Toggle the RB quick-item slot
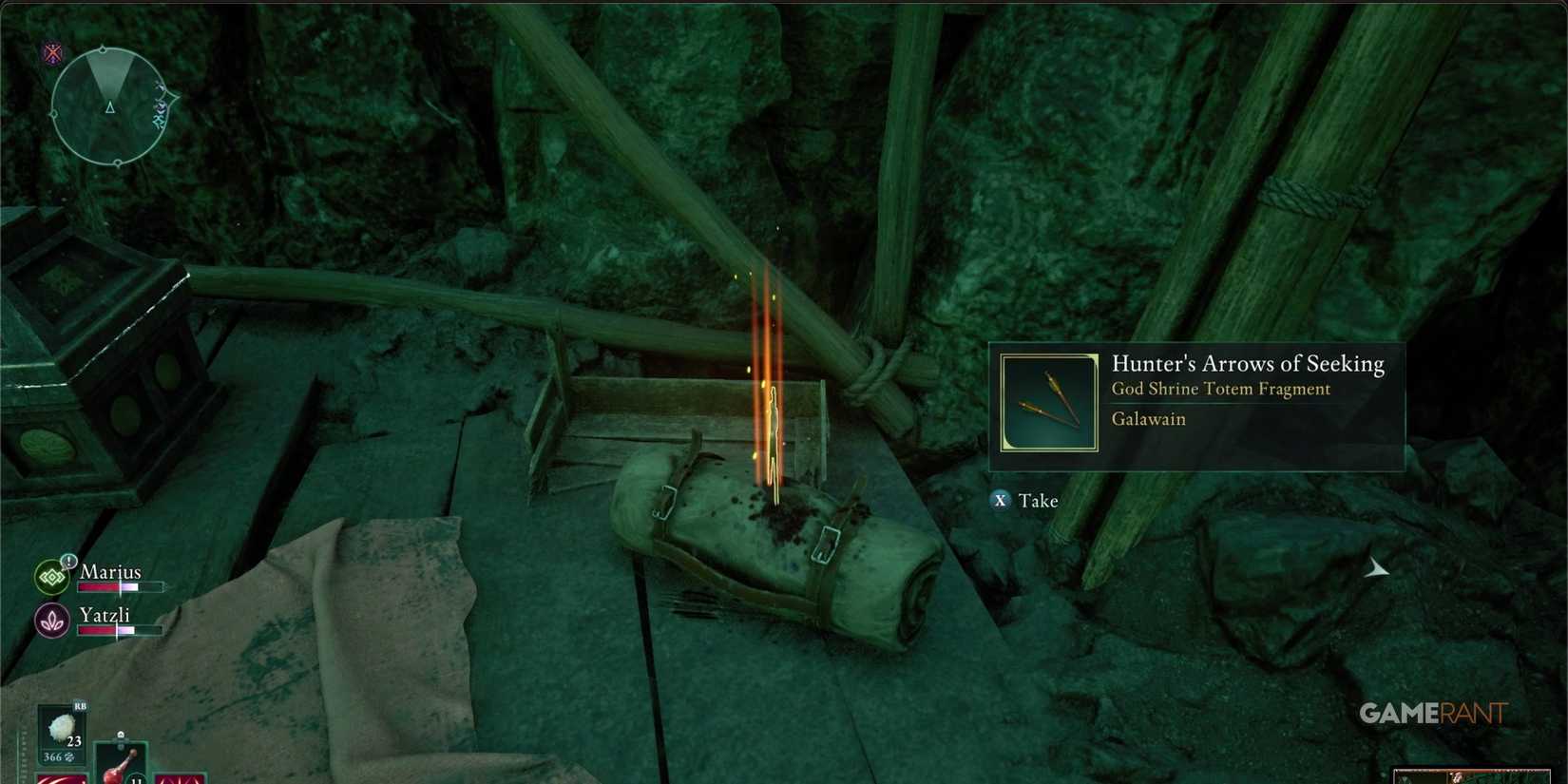 coord(80,707)
